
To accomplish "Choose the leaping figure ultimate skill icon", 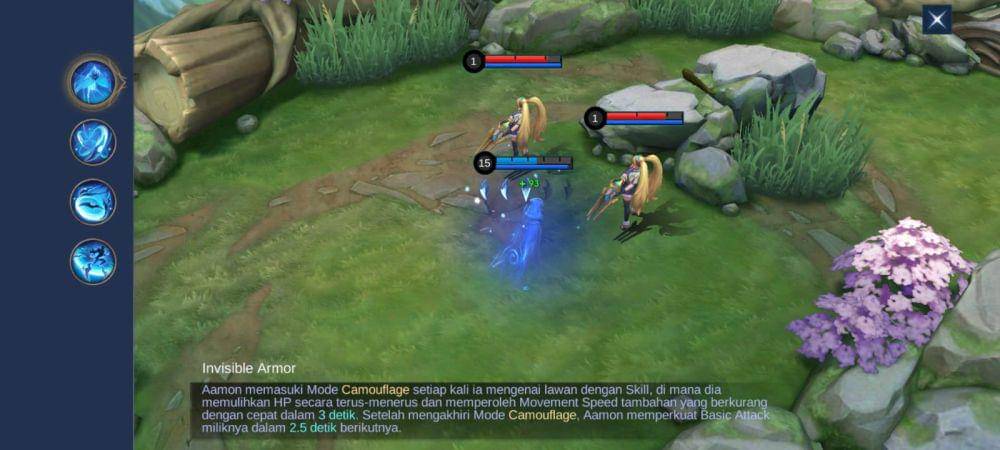I will click(x=93, y=262).
